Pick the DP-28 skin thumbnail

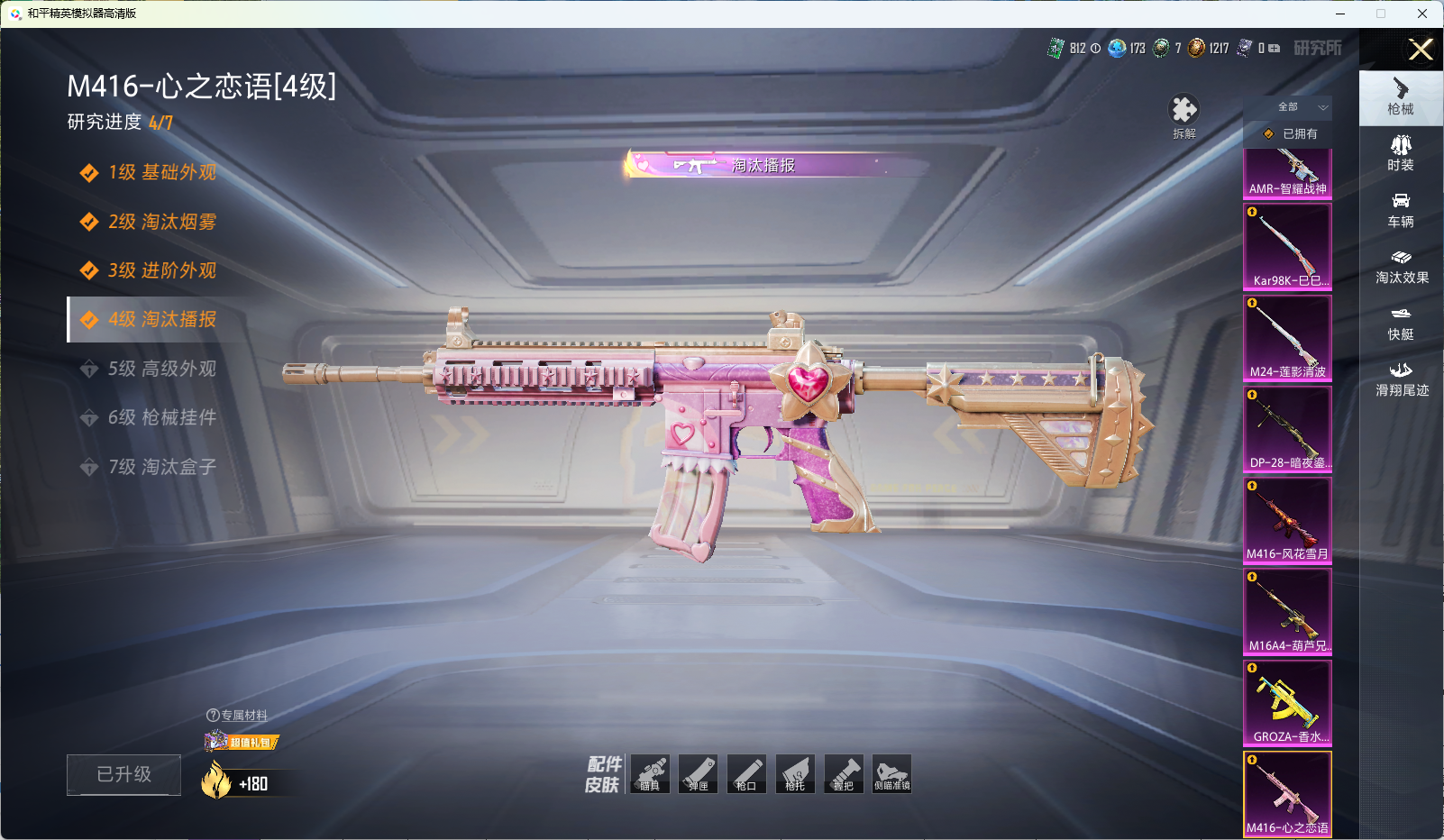click(x=1287, y=428)
